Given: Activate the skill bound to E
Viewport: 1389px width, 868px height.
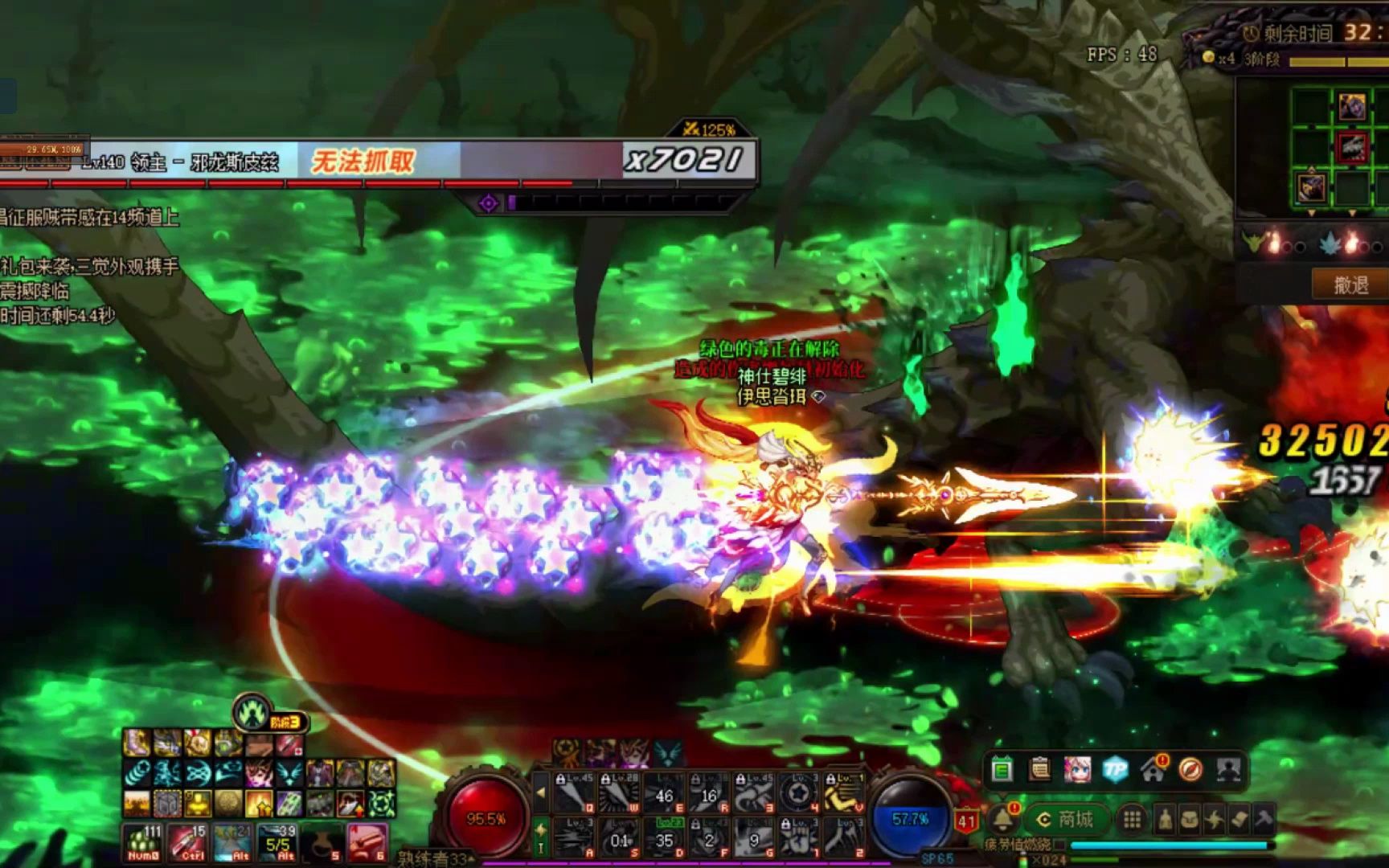Looking at the screenshot, I should pos(664,792).
